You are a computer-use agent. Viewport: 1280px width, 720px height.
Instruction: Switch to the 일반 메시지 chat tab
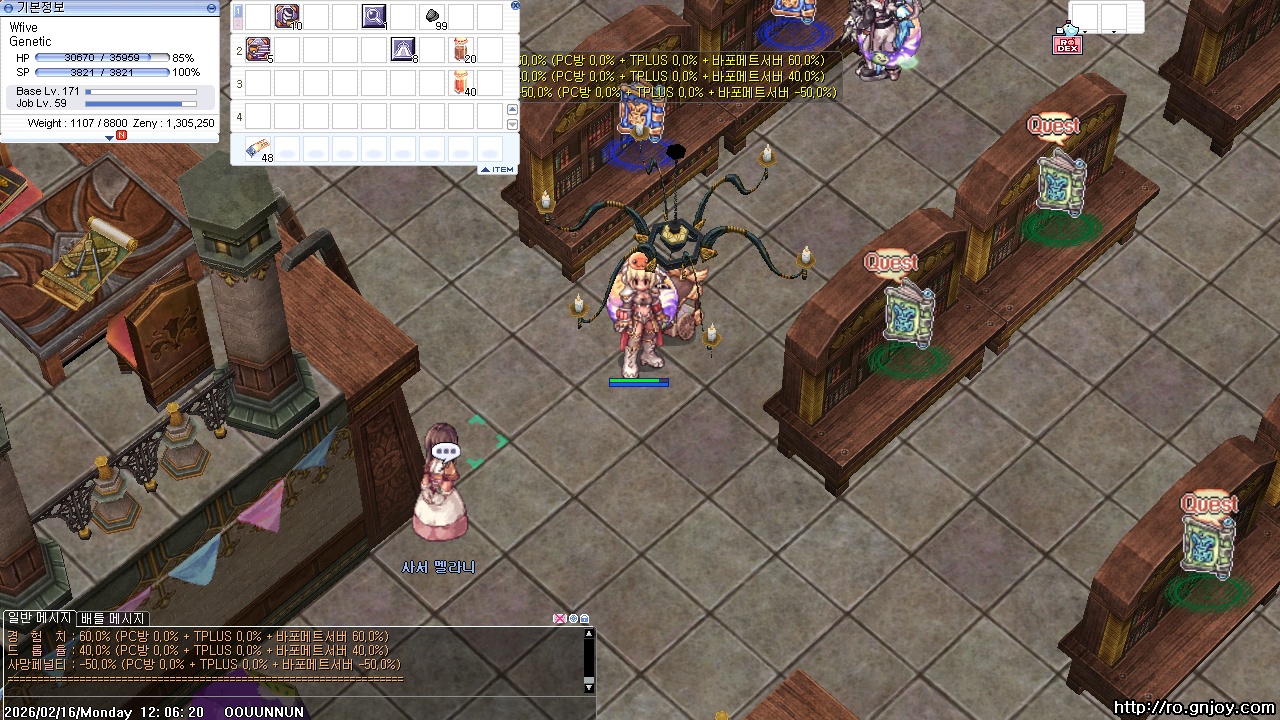[x=39, y=618]
